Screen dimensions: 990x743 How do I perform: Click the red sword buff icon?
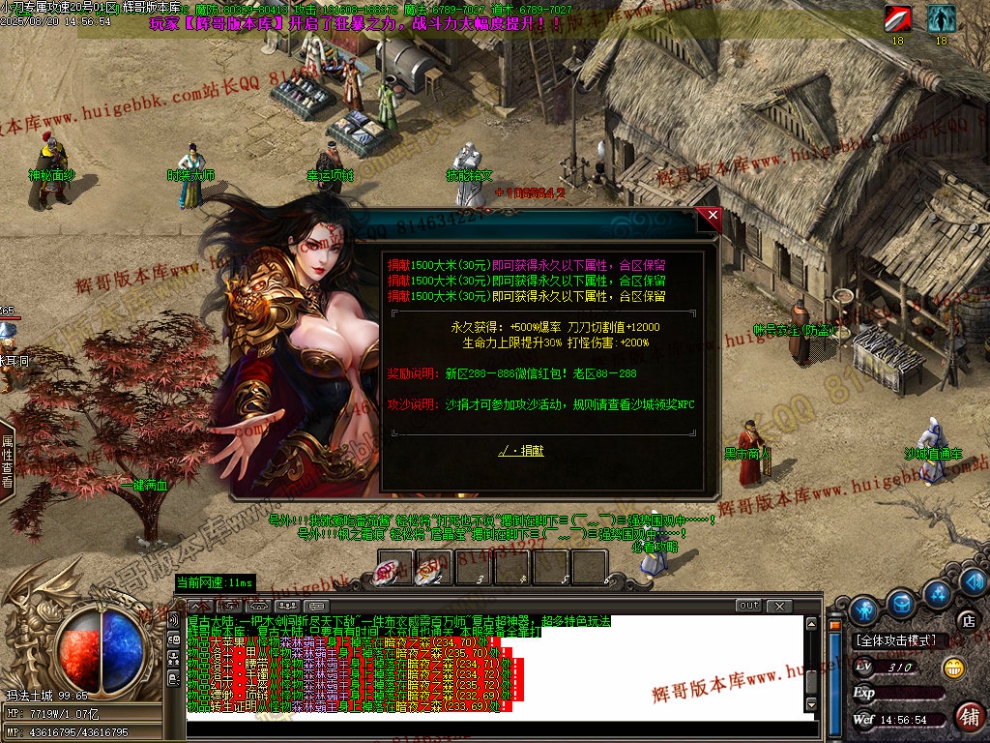click(x=897, y=18)
